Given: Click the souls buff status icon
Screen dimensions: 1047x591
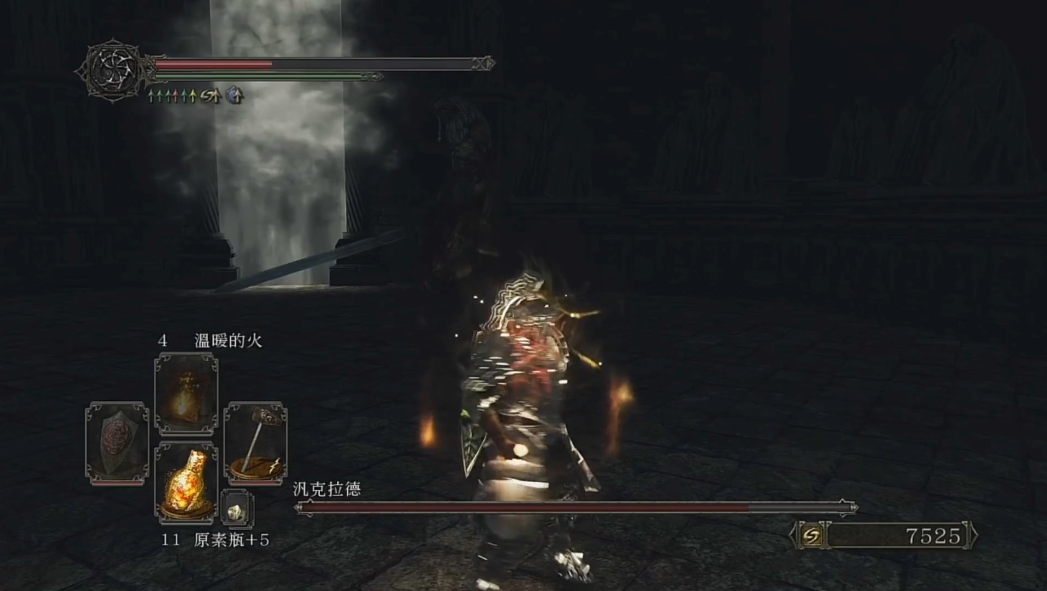Looking at the screenshot, I should click(210, 96).
